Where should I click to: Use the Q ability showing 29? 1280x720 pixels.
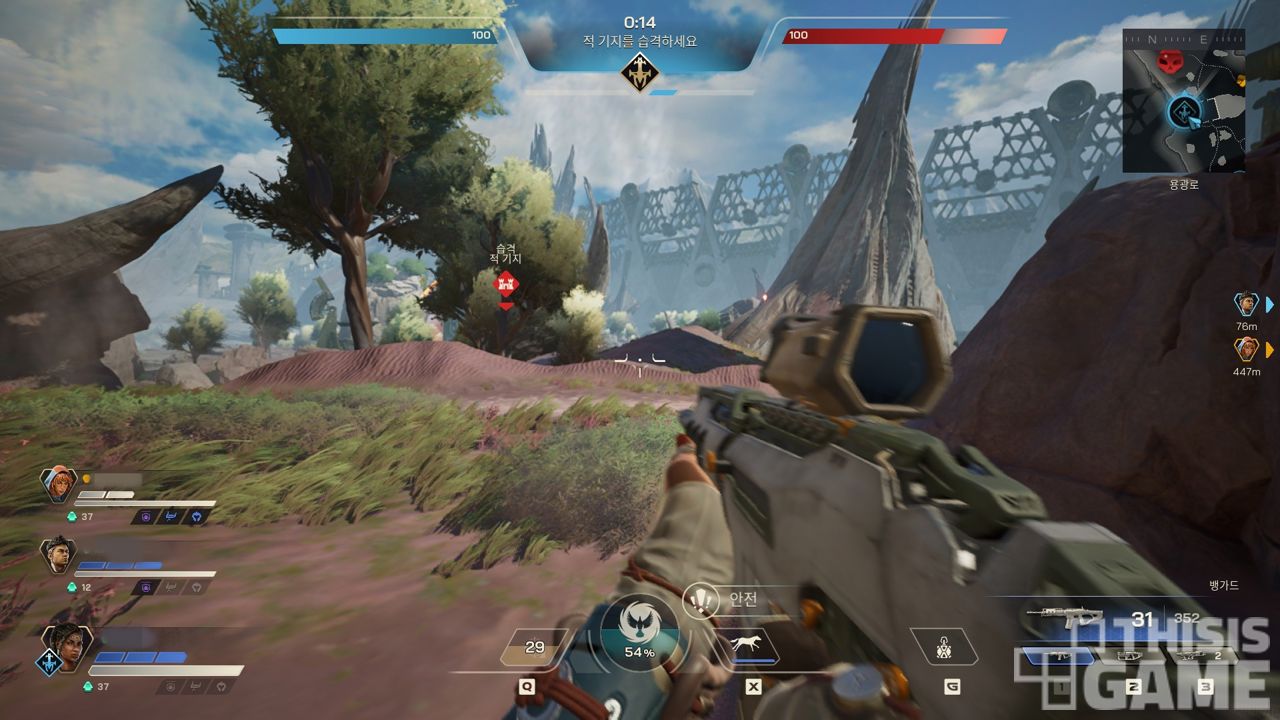pos(535,647)
